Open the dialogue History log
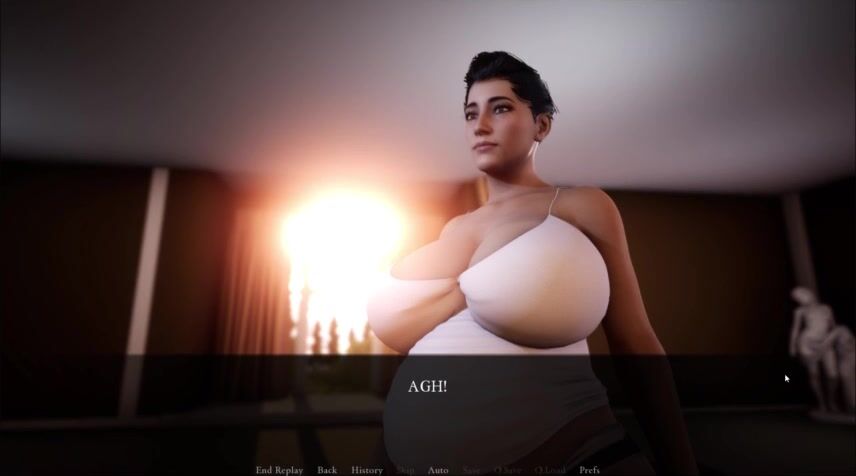This screenshot has height=476, width=856. [367, 470]
